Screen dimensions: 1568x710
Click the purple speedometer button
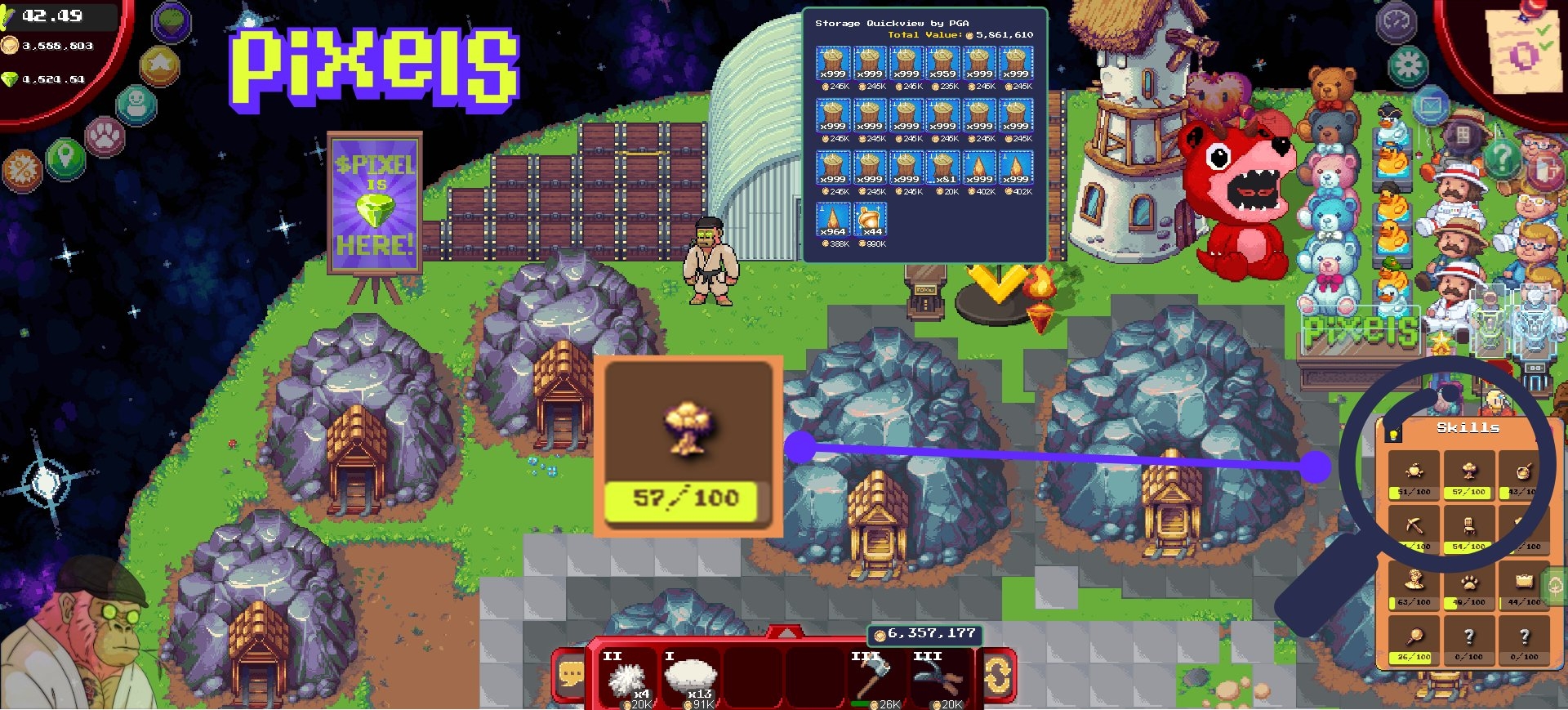[x=1396, y=22]
